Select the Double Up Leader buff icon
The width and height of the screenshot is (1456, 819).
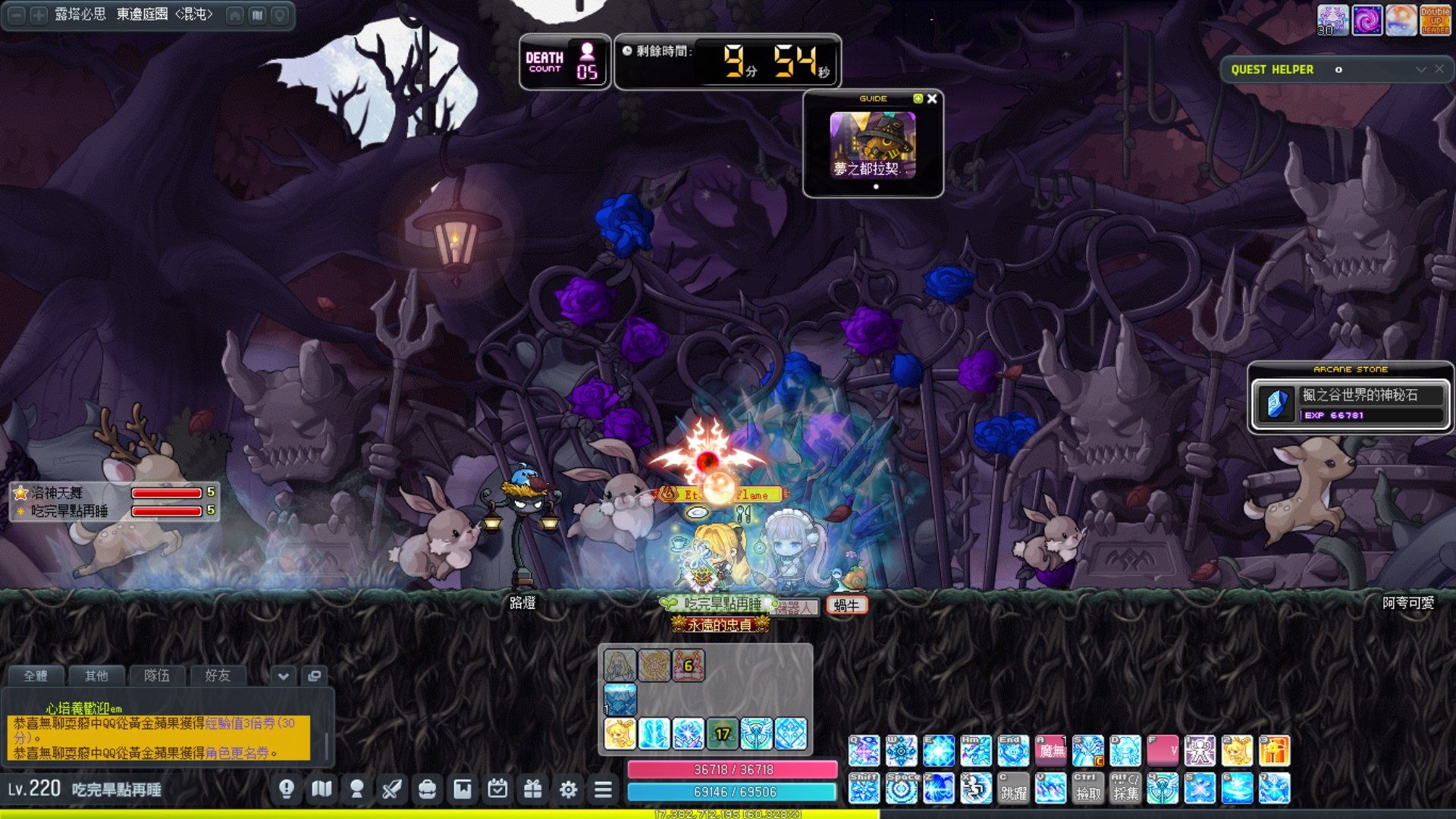pyautogui.click(x=1435, y=20)
